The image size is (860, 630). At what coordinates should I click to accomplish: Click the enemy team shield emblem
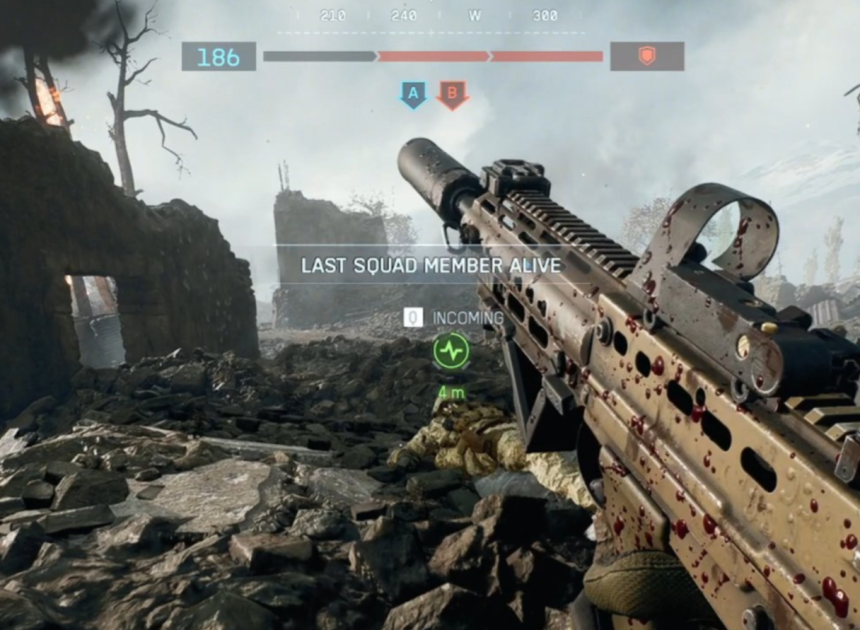[x=647, y=56]
